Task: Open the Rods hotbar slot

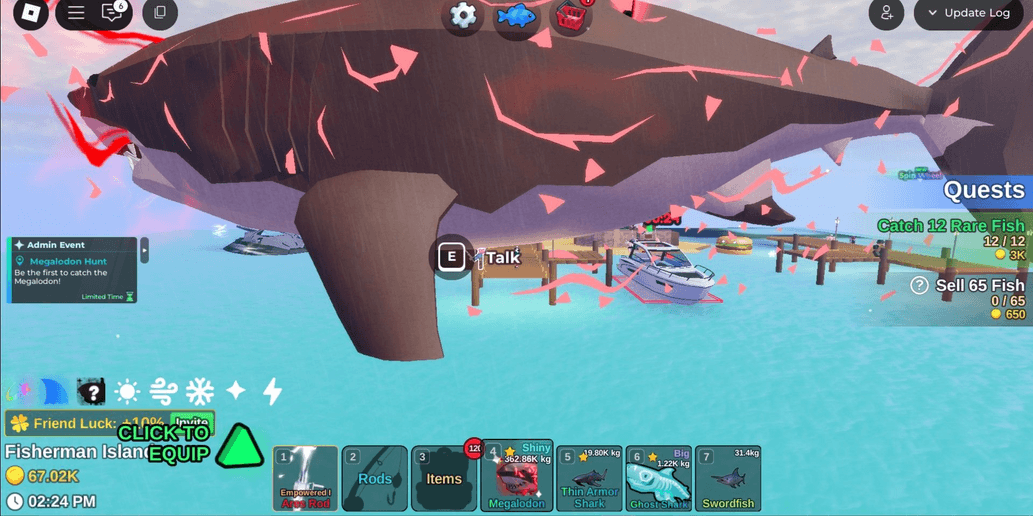Action: click(375, 479)
